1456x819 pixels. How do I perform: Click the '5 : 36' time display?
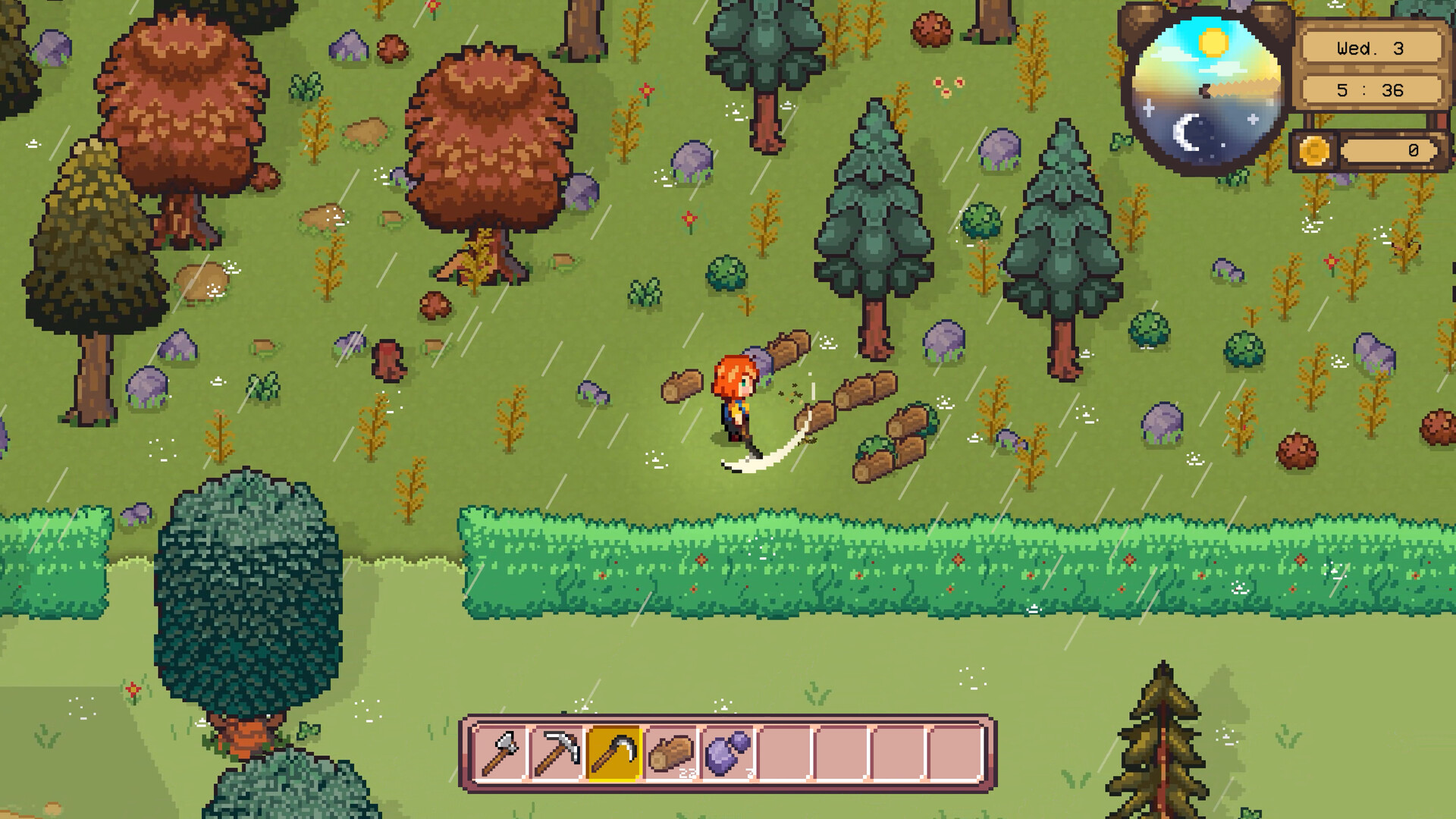[1371, 90]
